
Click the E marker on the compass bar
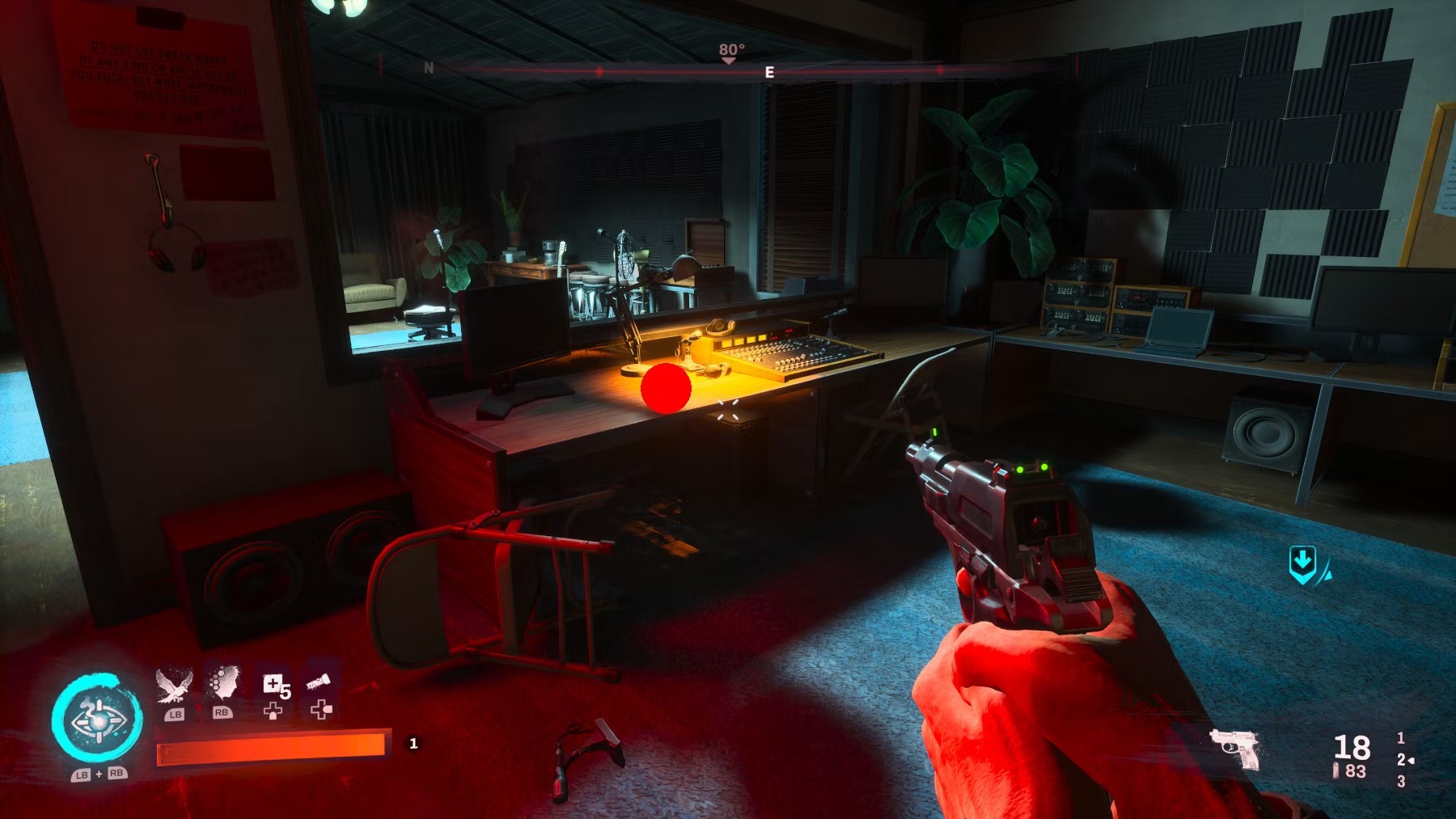pos(768,71)
